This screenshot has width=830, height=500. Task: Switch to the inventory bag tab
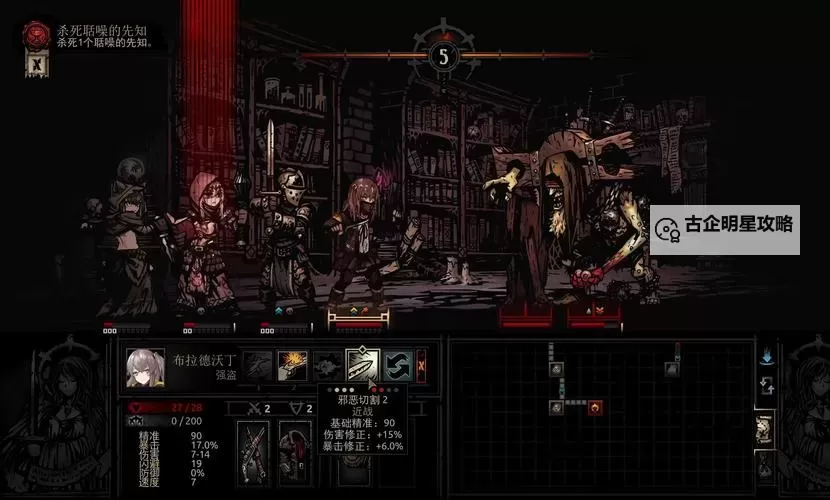point(765,465)
